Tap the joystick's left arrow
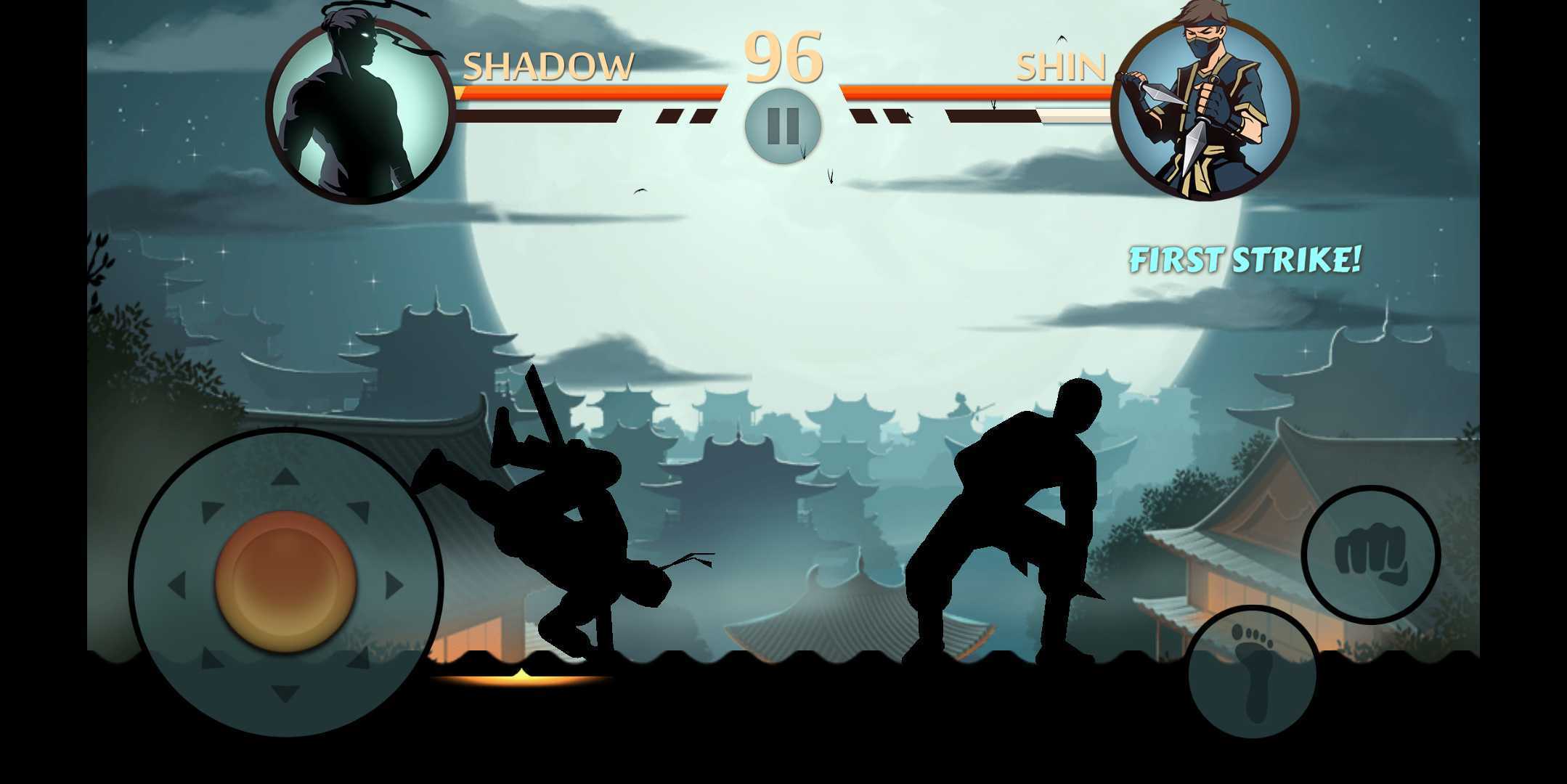Viewport: 1567px width, 784px height. click(x=177, y=585)
